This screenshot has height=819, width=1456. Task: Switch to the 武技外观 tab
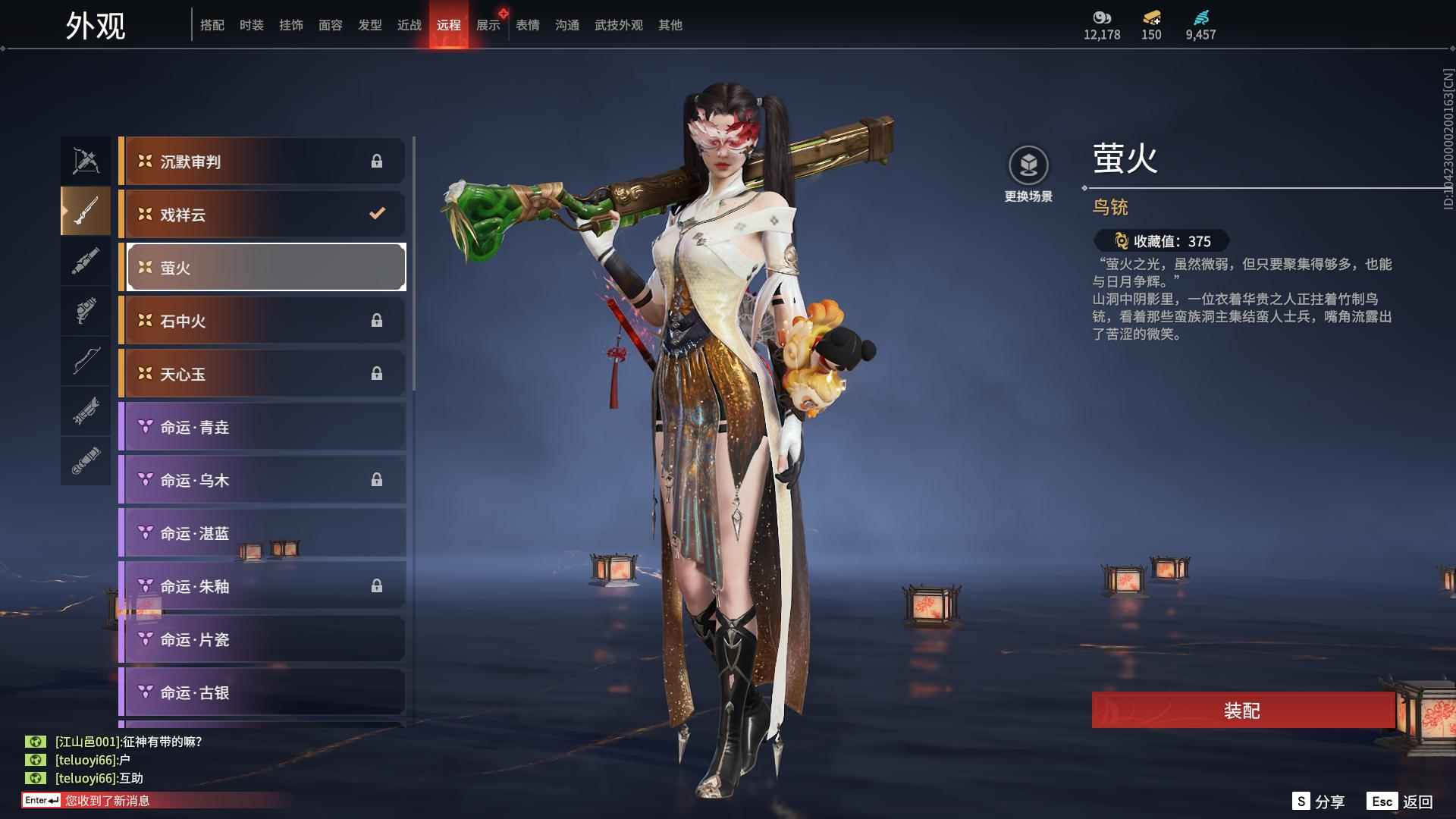[x=618, y=24]
